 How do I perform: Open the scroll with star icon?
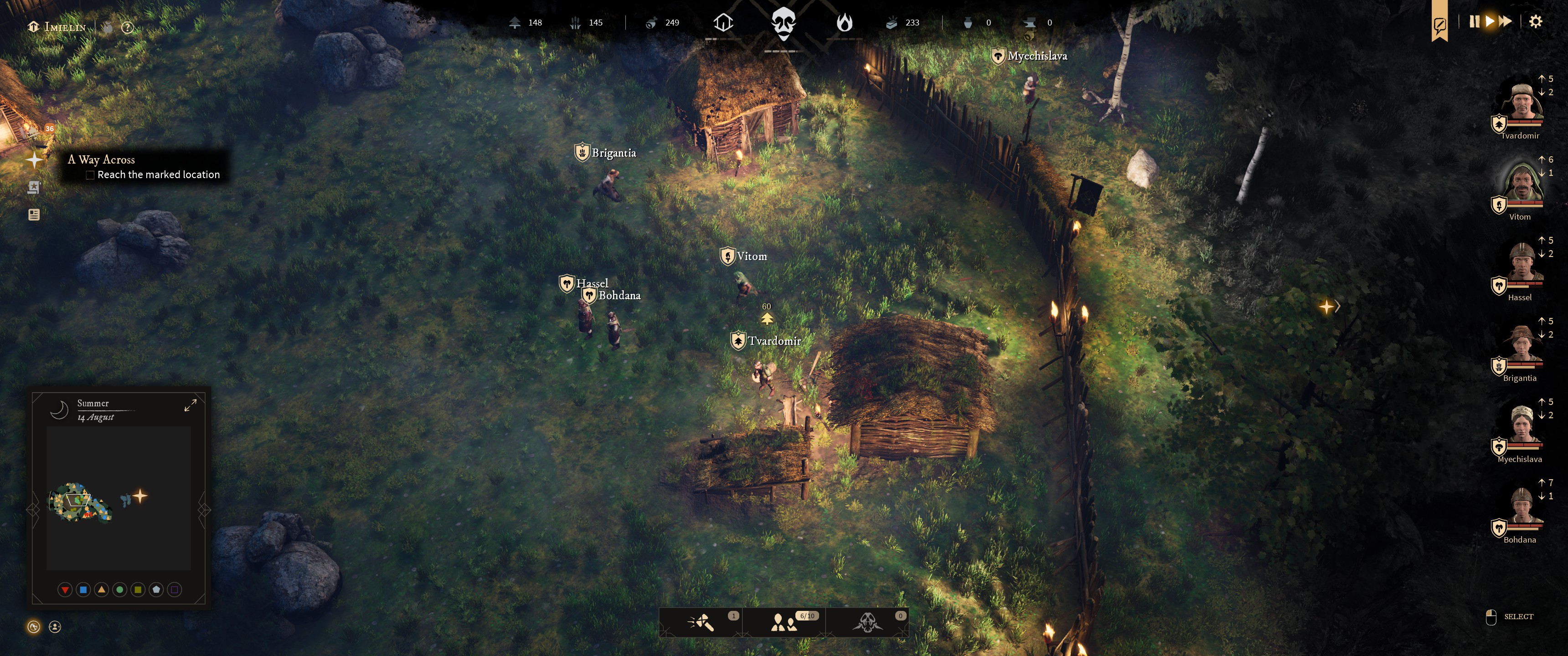tap(34, 187)
